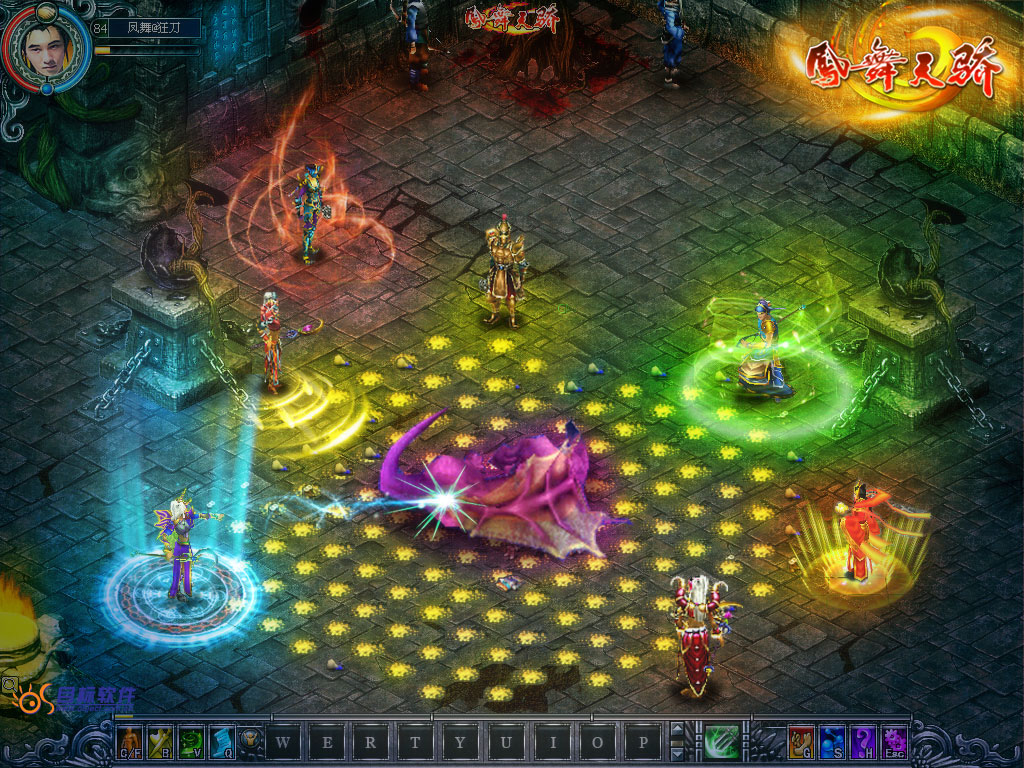This screenshot has width=1024, height=768.
Task: Open the blue scroll icon labeled Q
Action: 221,741
